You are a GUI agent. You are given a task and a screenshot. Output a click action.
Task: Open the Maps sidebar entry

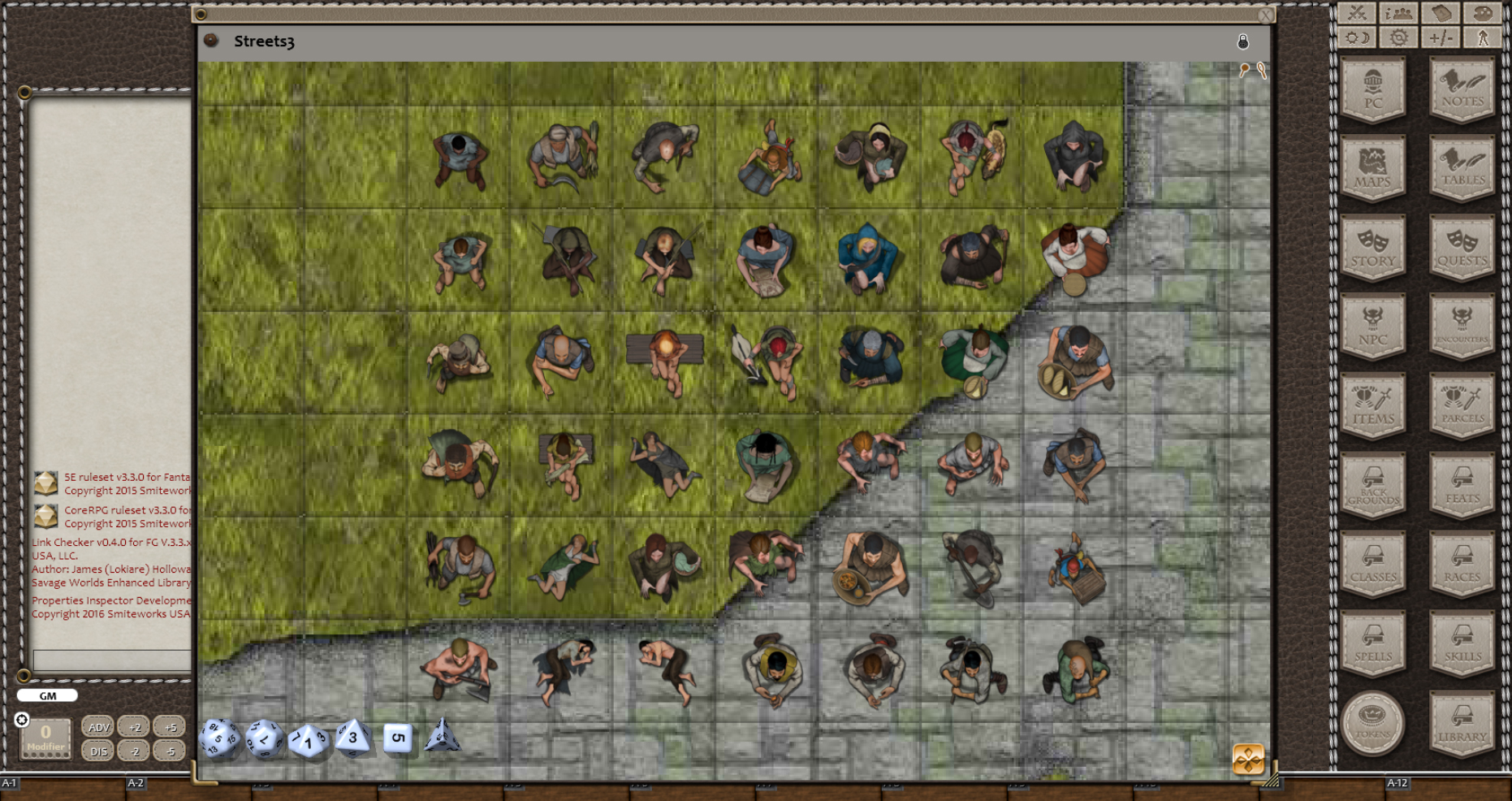point(1372,168)
